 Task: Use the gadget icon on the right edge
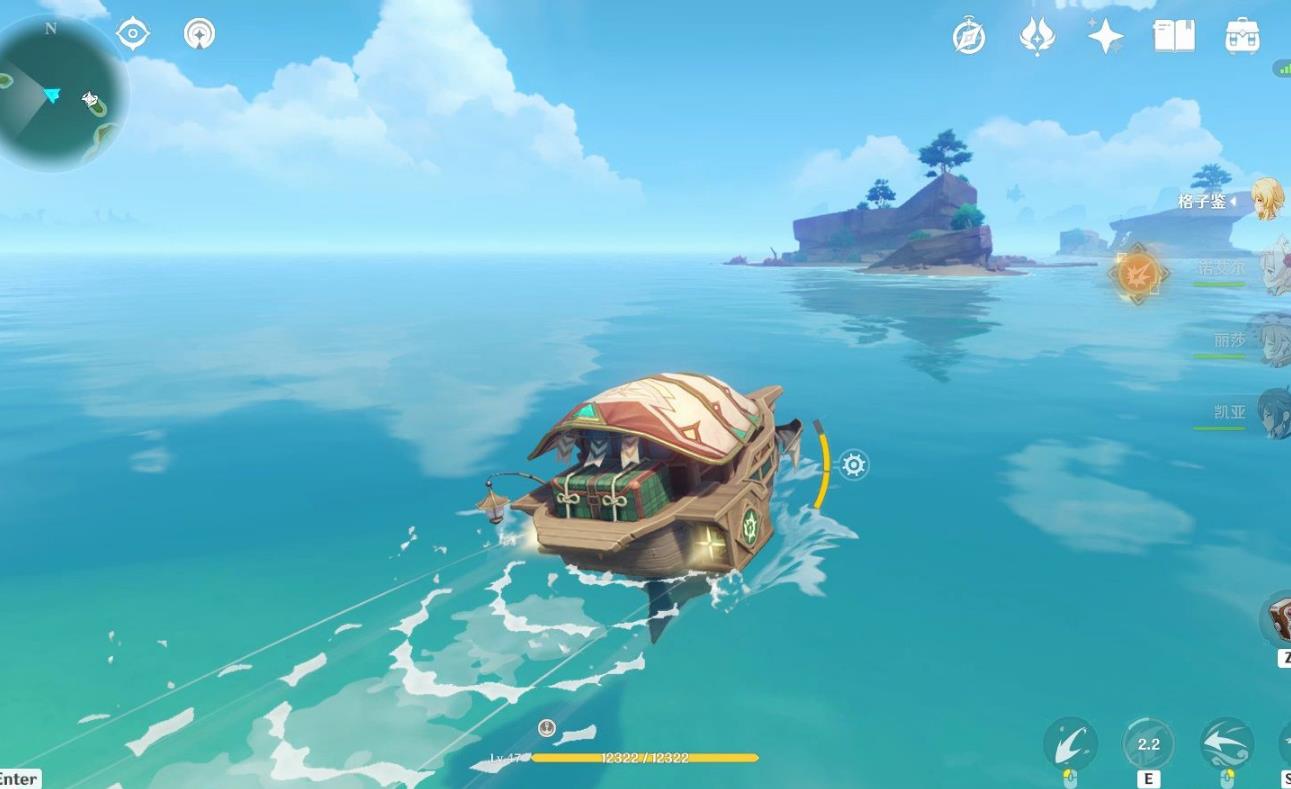[1279, 620]
